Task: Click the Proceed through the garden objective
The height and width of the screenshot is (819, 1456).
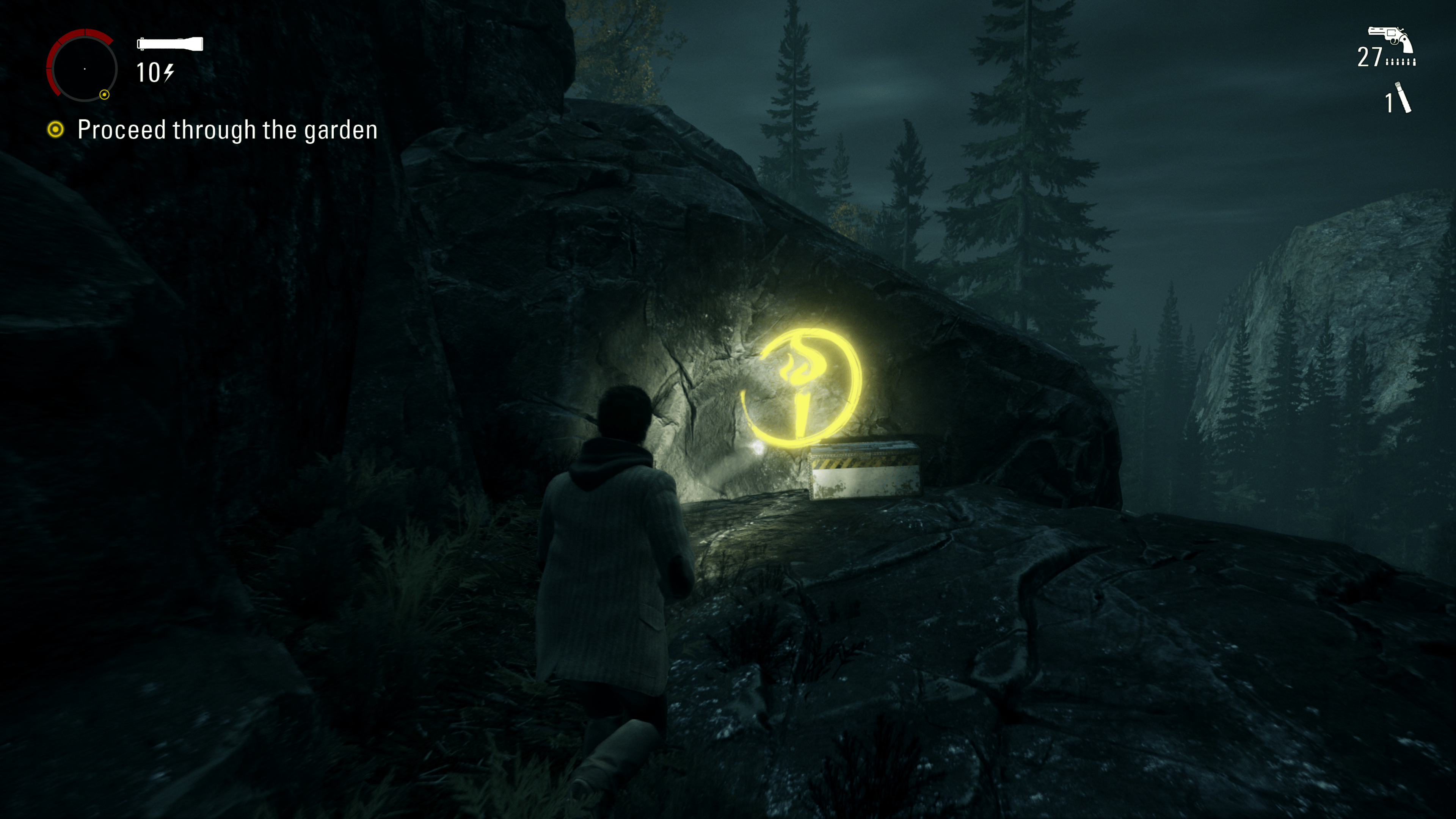Action: pos(227,130)
